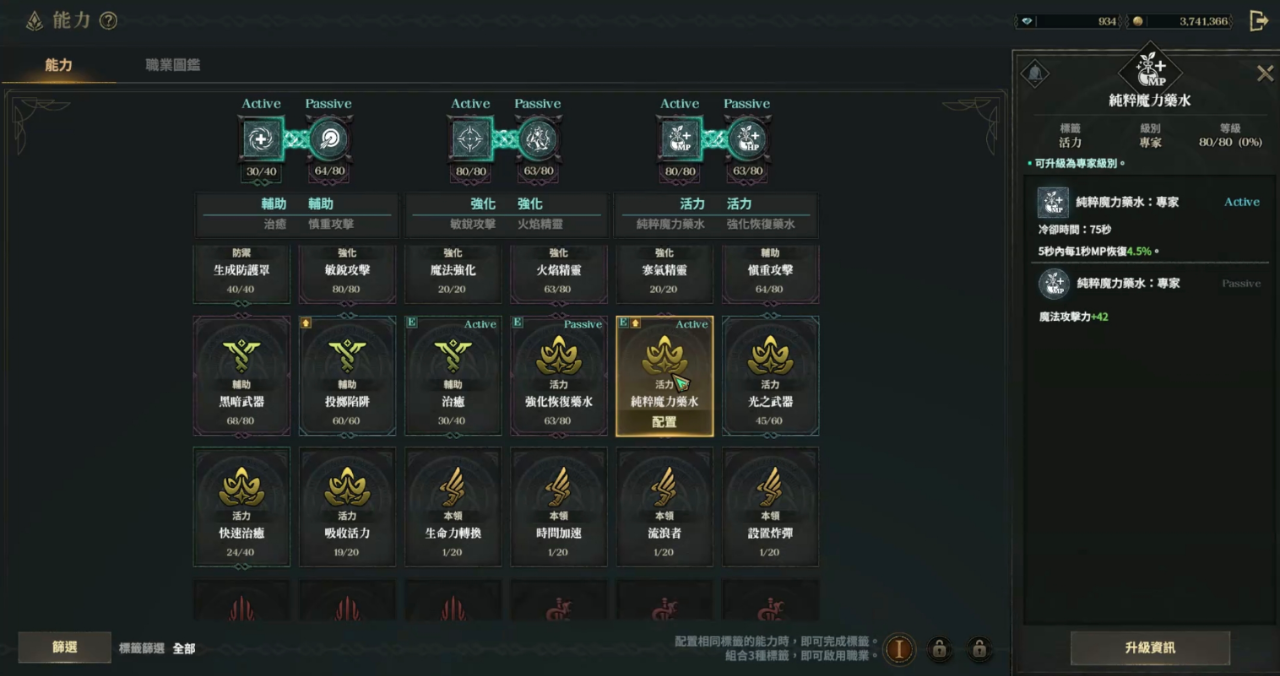This screenshot has height=676, width=1280.
Task: Select the 治癒 ability card
Action: coord(453,376)
